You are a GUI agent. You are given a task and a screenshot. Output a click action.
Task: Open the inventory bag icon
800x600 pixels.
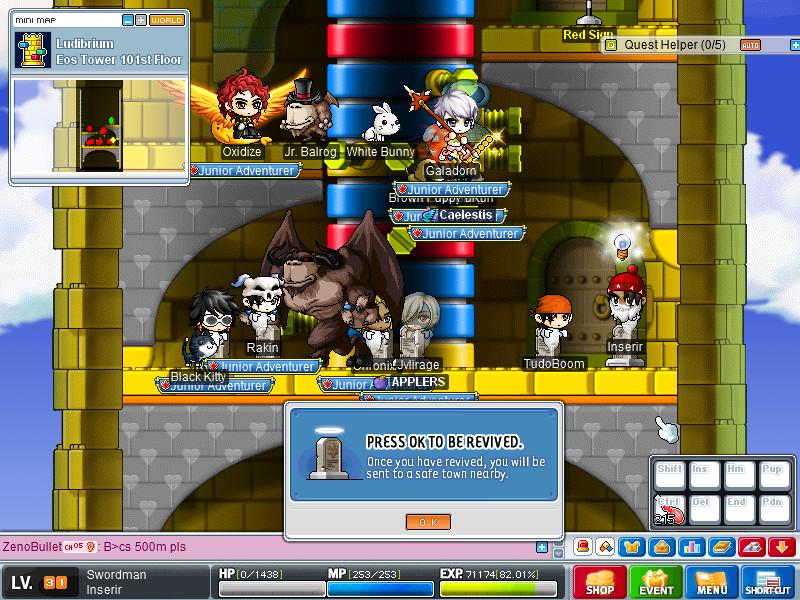(x=660, y=547)
